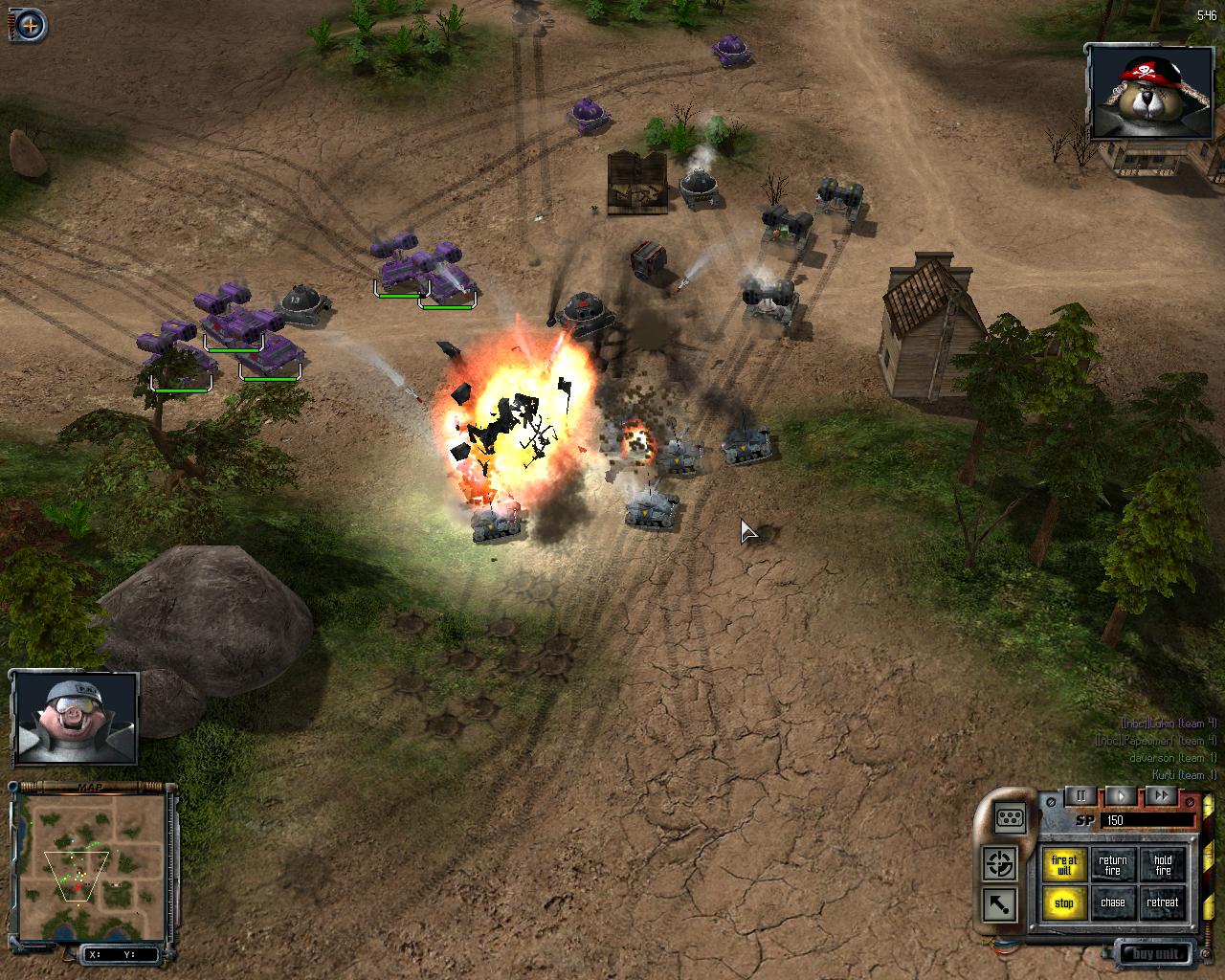Issue the retreat command
1225x980 pixels.
pos(1163,902)
